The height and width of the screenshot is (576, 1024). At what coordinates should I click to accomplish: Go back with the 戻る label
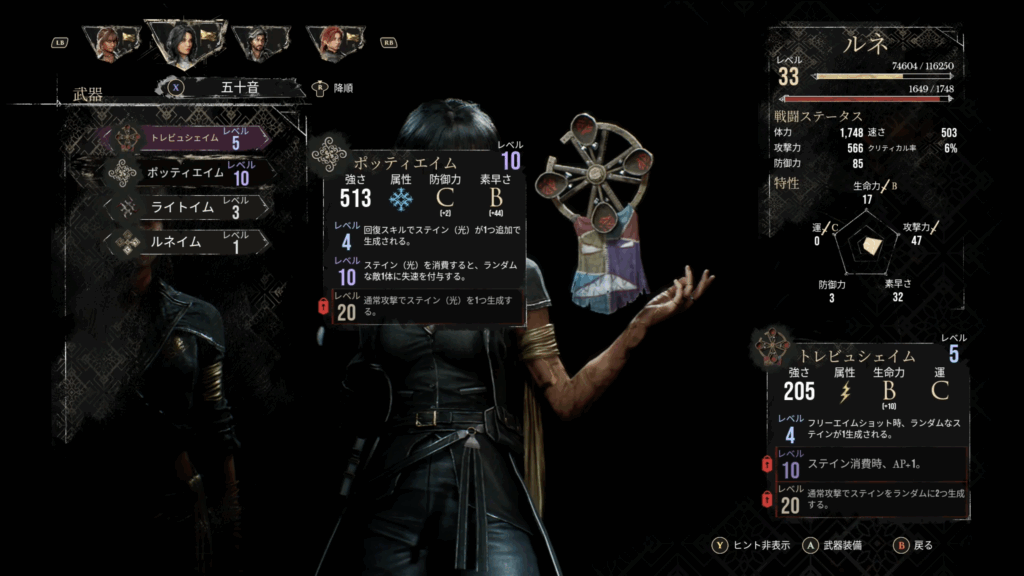922,546
